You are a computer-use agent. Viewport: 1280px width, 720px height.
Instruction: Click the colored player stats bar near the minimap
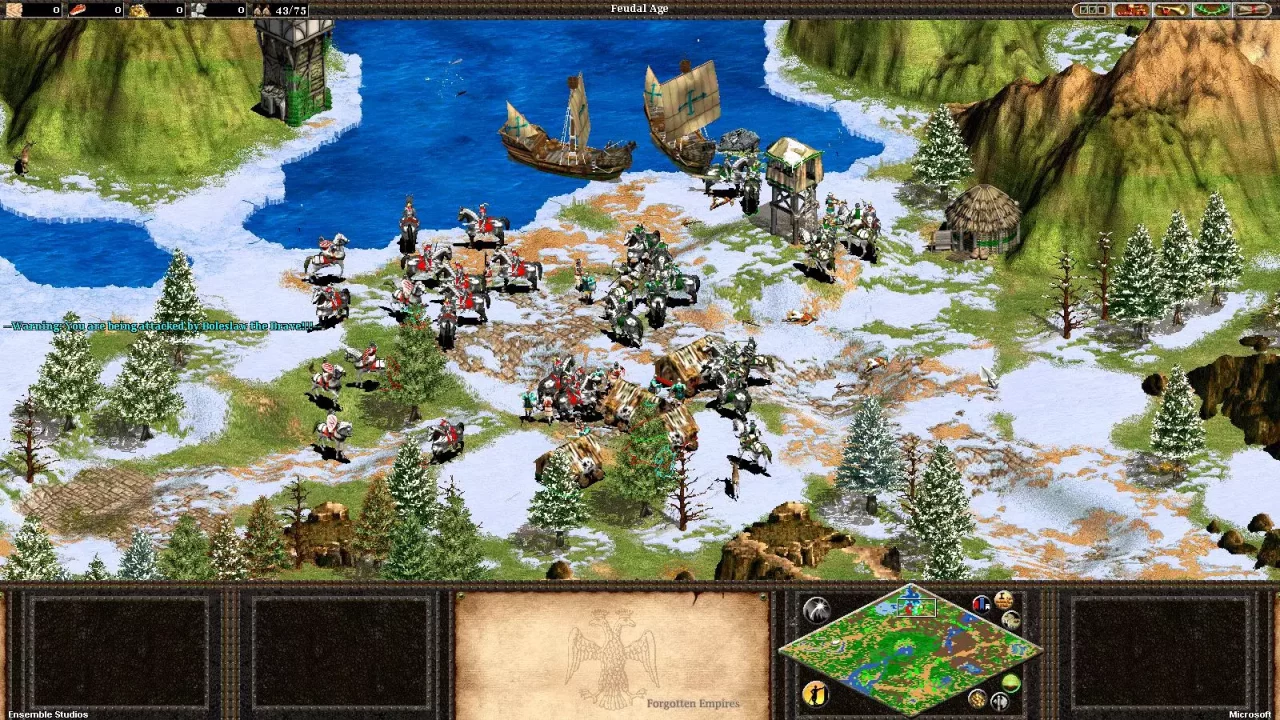[x=980, y=604]
